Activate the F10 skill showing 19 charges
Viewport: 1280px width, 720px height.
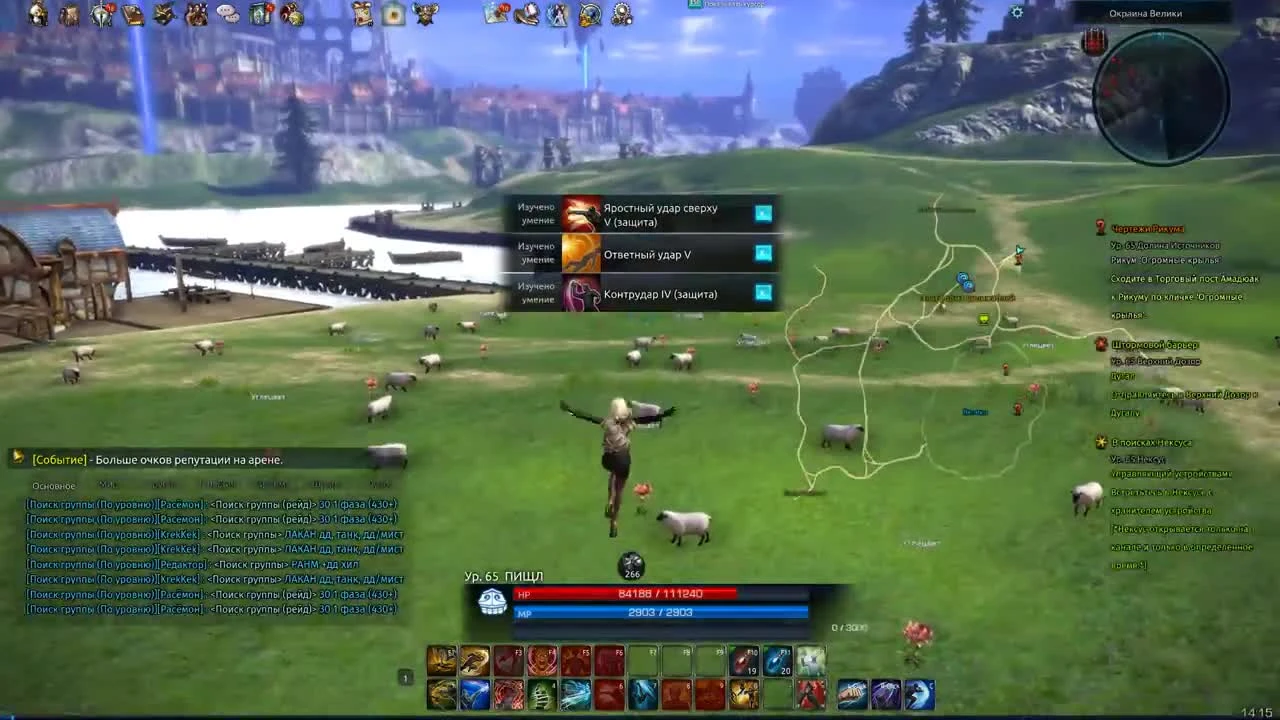745,661
